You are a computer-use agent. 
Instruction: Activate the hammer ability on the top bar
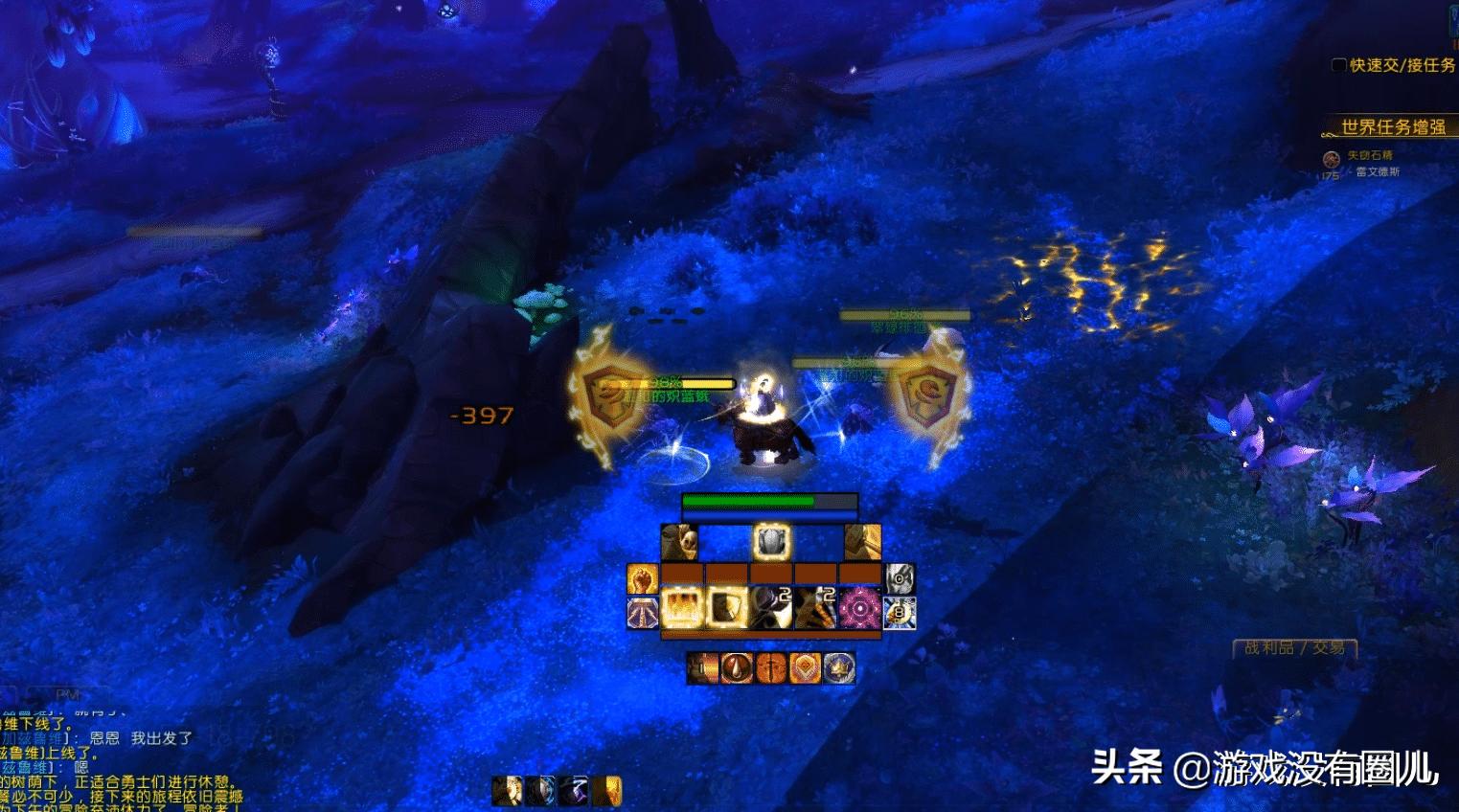[863, 542]
